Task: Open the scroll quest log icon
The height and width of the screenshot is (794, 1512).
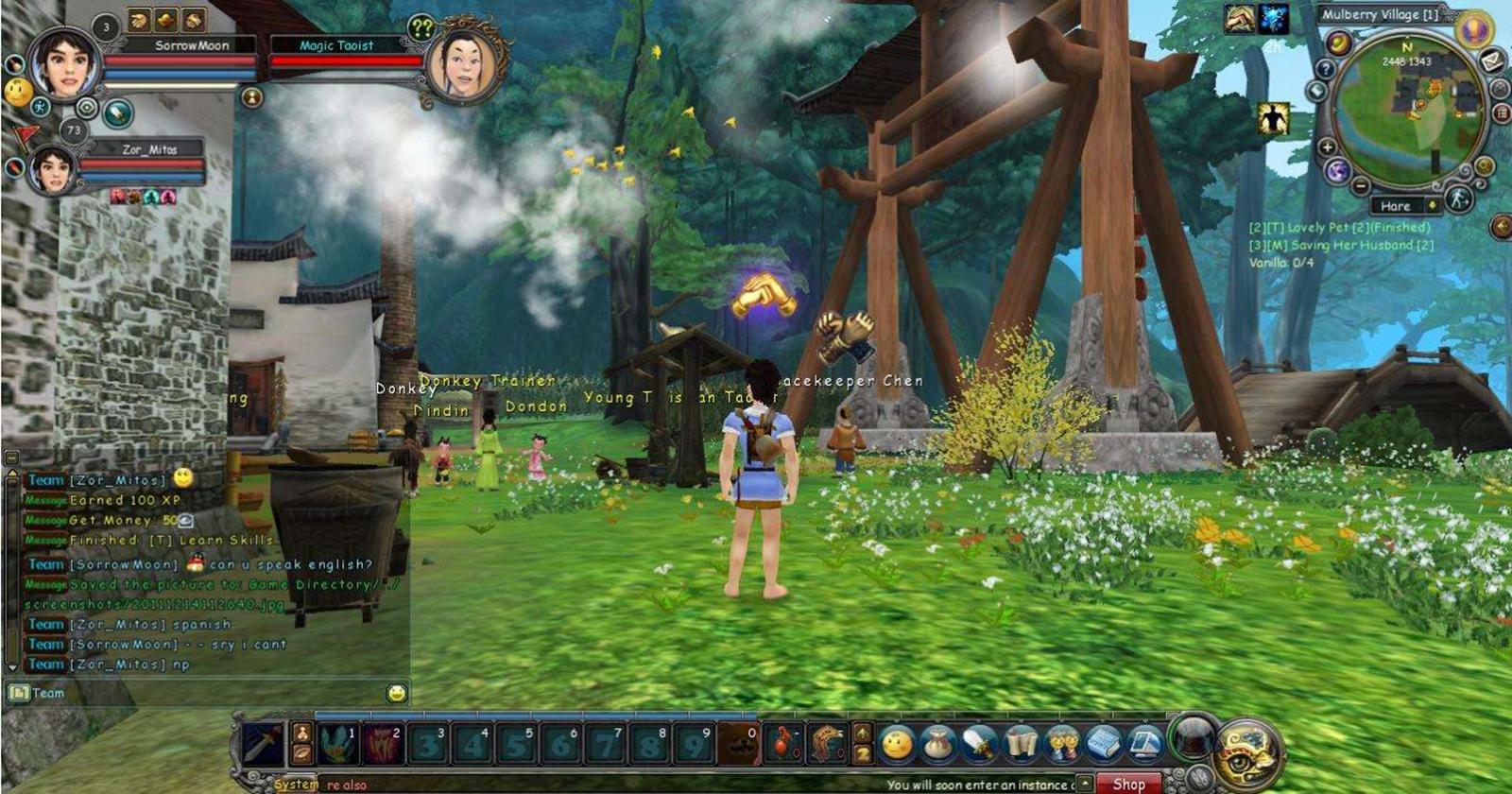Action: click(1022, 744)
